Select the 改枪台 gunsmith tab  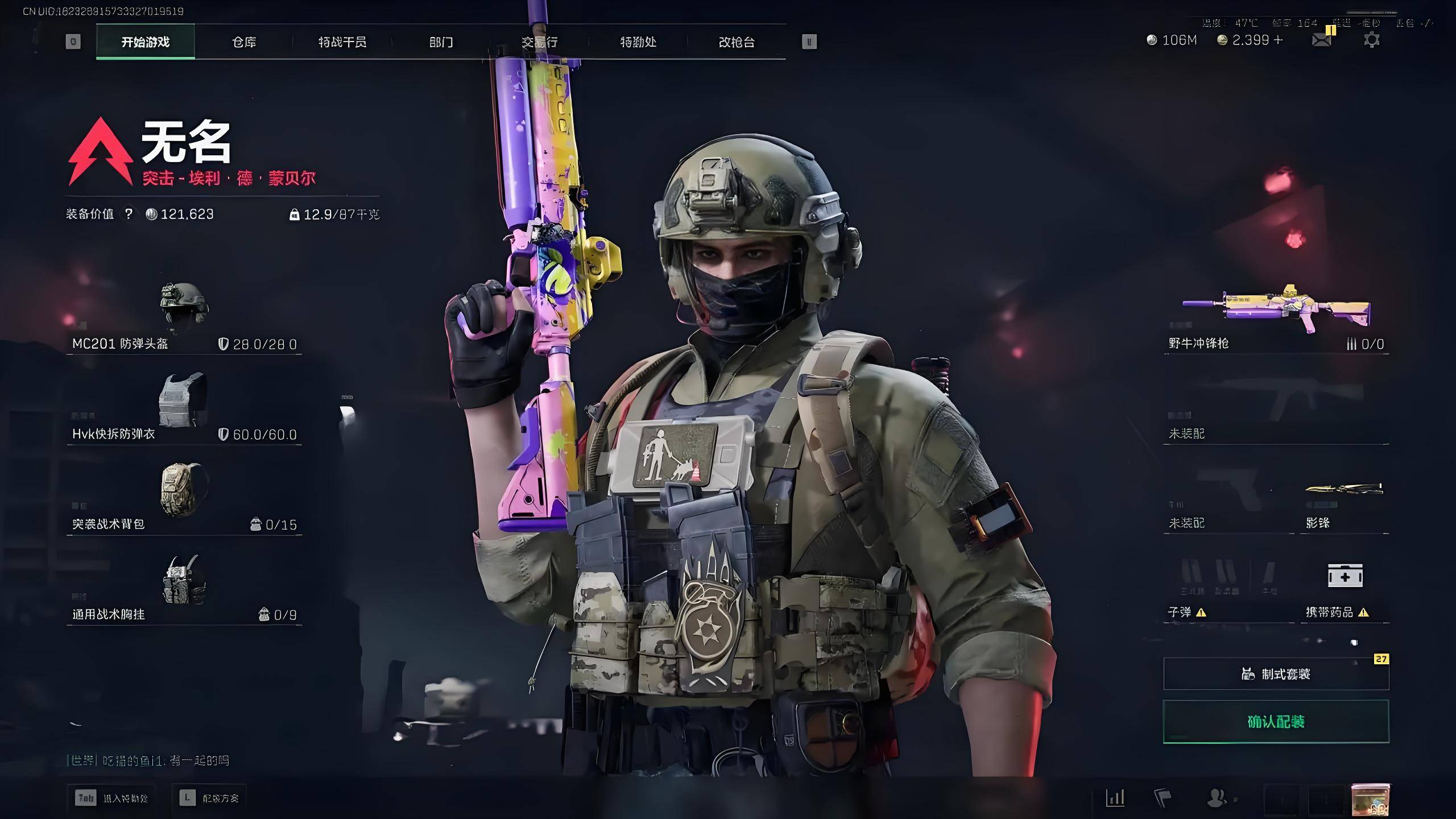pyautogui.click(x=737, y=42)
